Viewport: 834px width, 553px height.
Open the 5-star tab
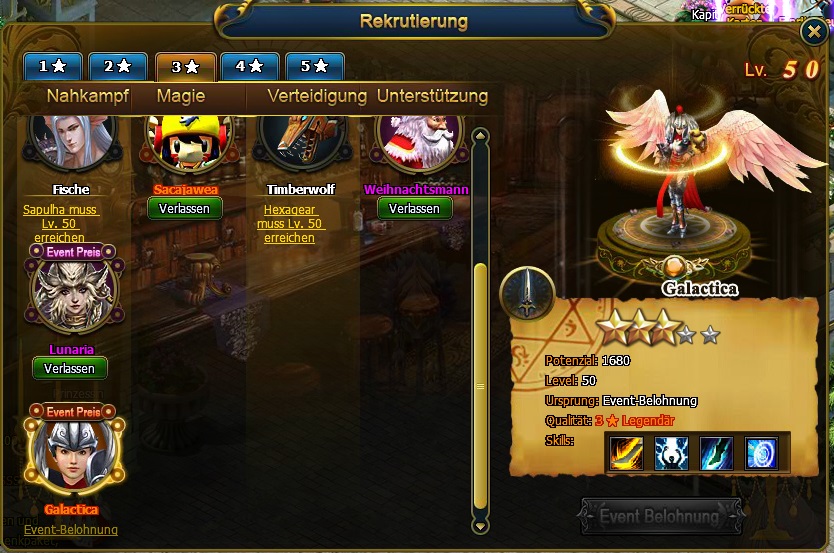314,66
